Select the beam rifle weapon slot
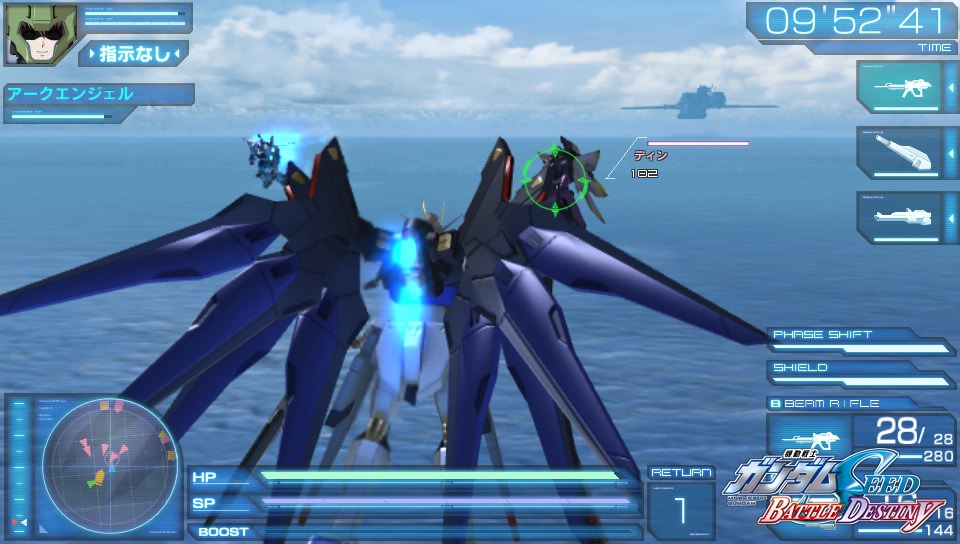The image size is (960, 544). 898,88
